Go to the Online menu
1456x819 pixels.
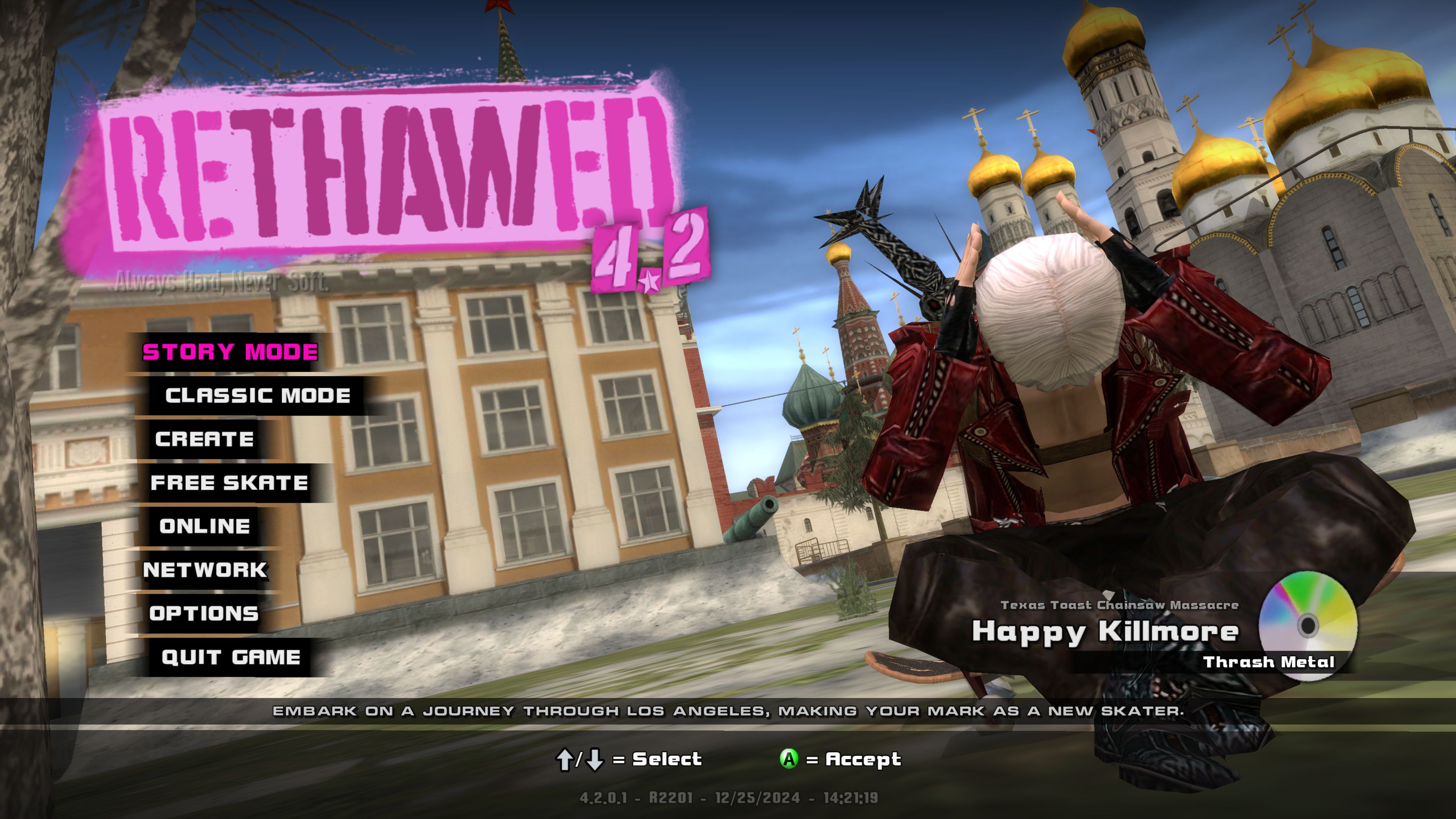tap(205, 526)
